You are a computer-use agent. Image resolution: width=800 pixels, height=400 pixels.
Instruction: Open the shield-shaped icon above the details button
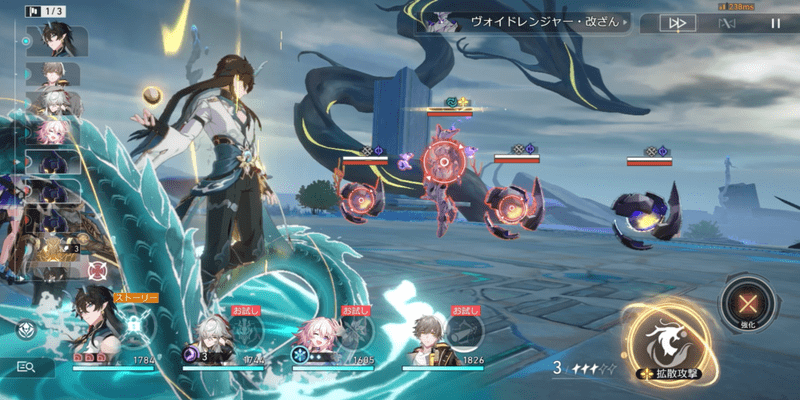click(x=27, y=329)
